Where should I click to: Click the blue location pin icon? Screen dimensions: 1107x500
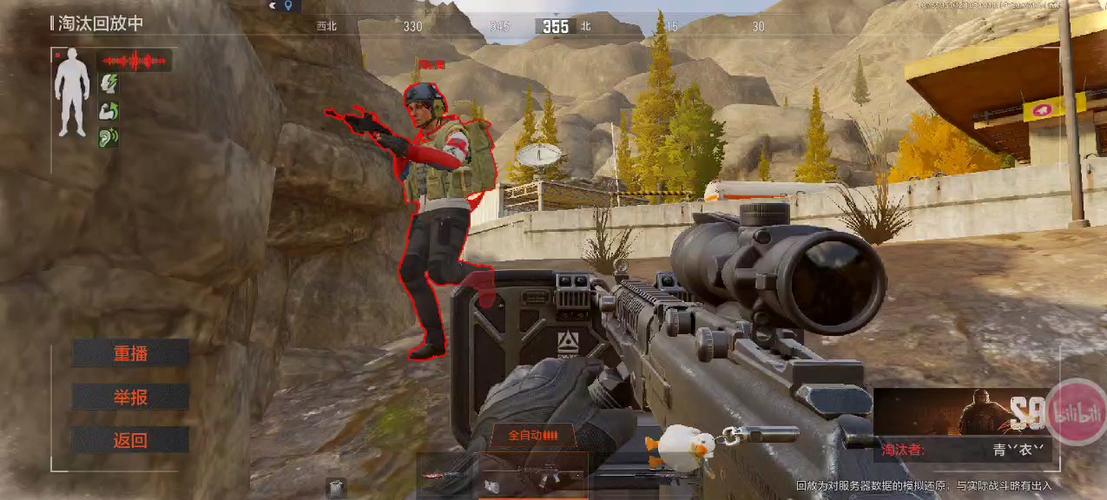288,6
